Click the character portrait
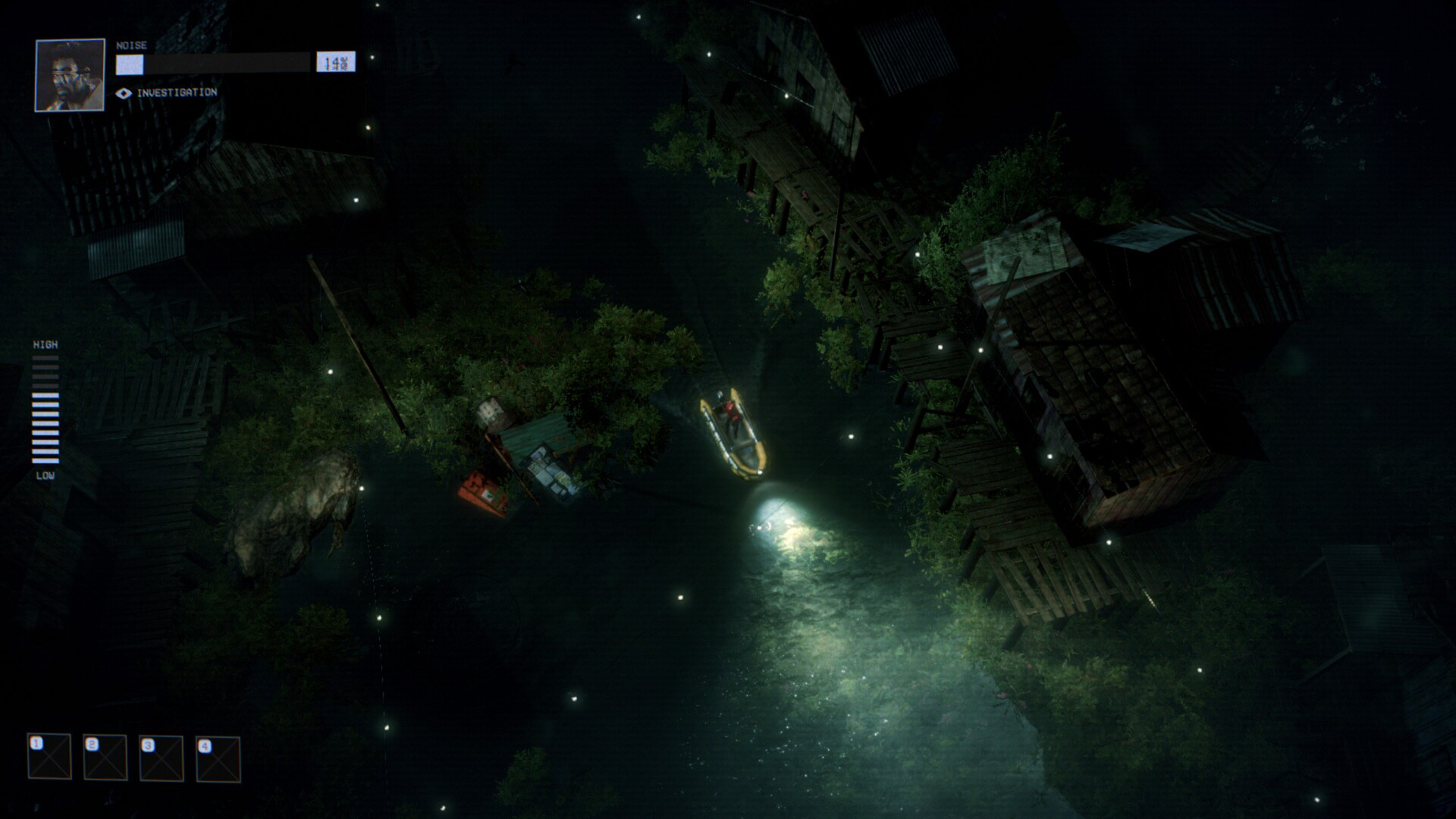1456x819 pixels. 70,75
